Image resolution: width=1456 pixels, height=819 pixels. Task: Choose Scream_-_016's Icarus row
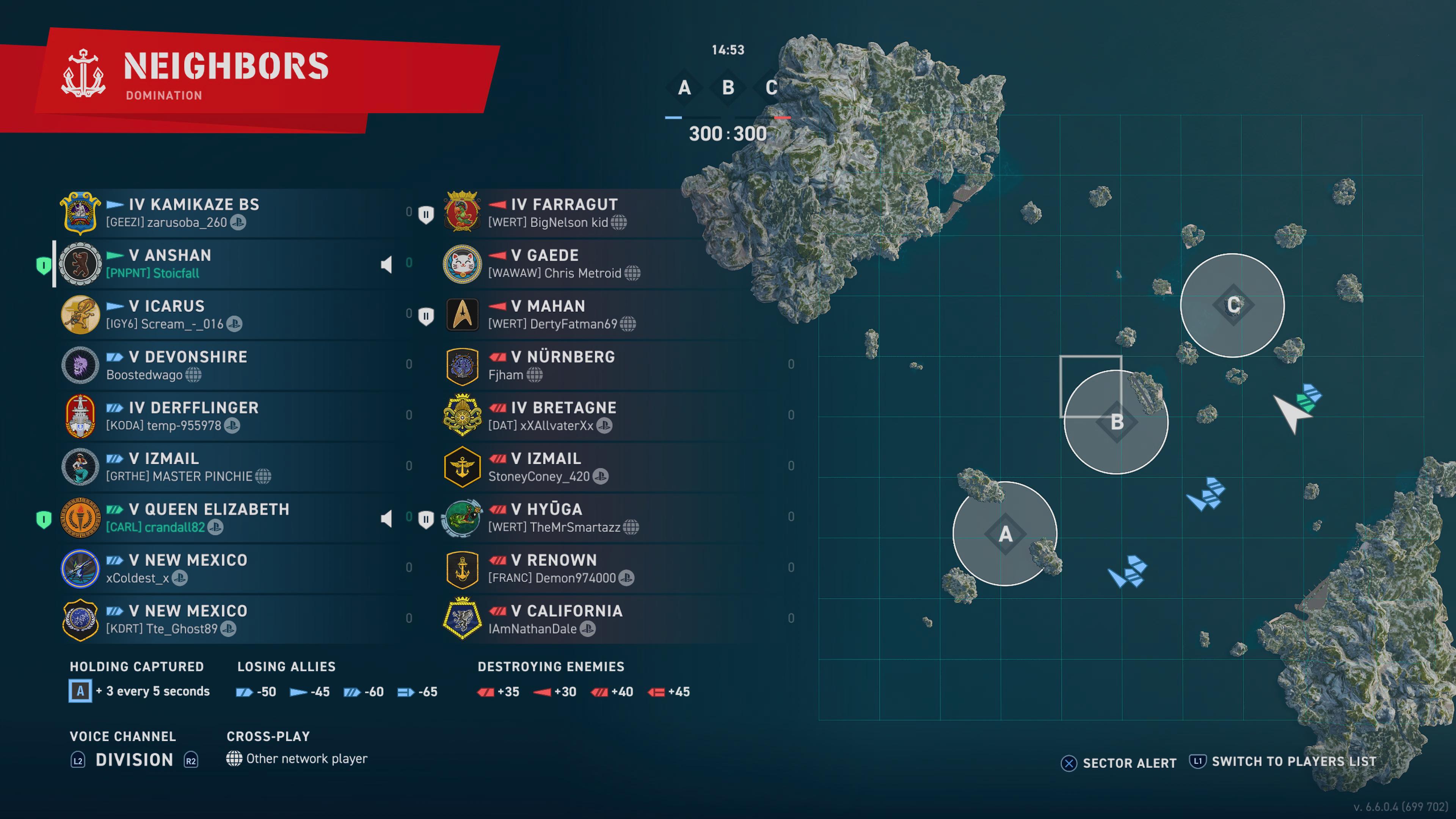[226, 315]
